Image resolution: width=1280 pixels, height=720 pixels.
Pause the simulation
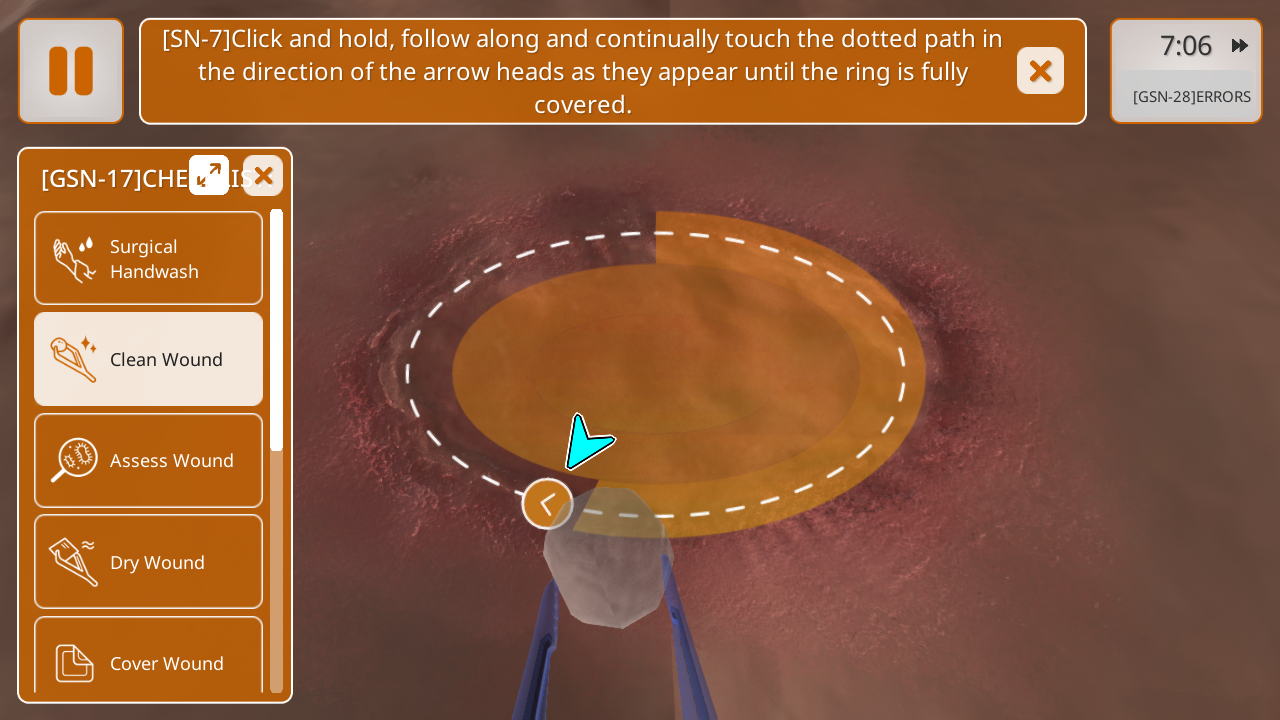click(71, 71)
